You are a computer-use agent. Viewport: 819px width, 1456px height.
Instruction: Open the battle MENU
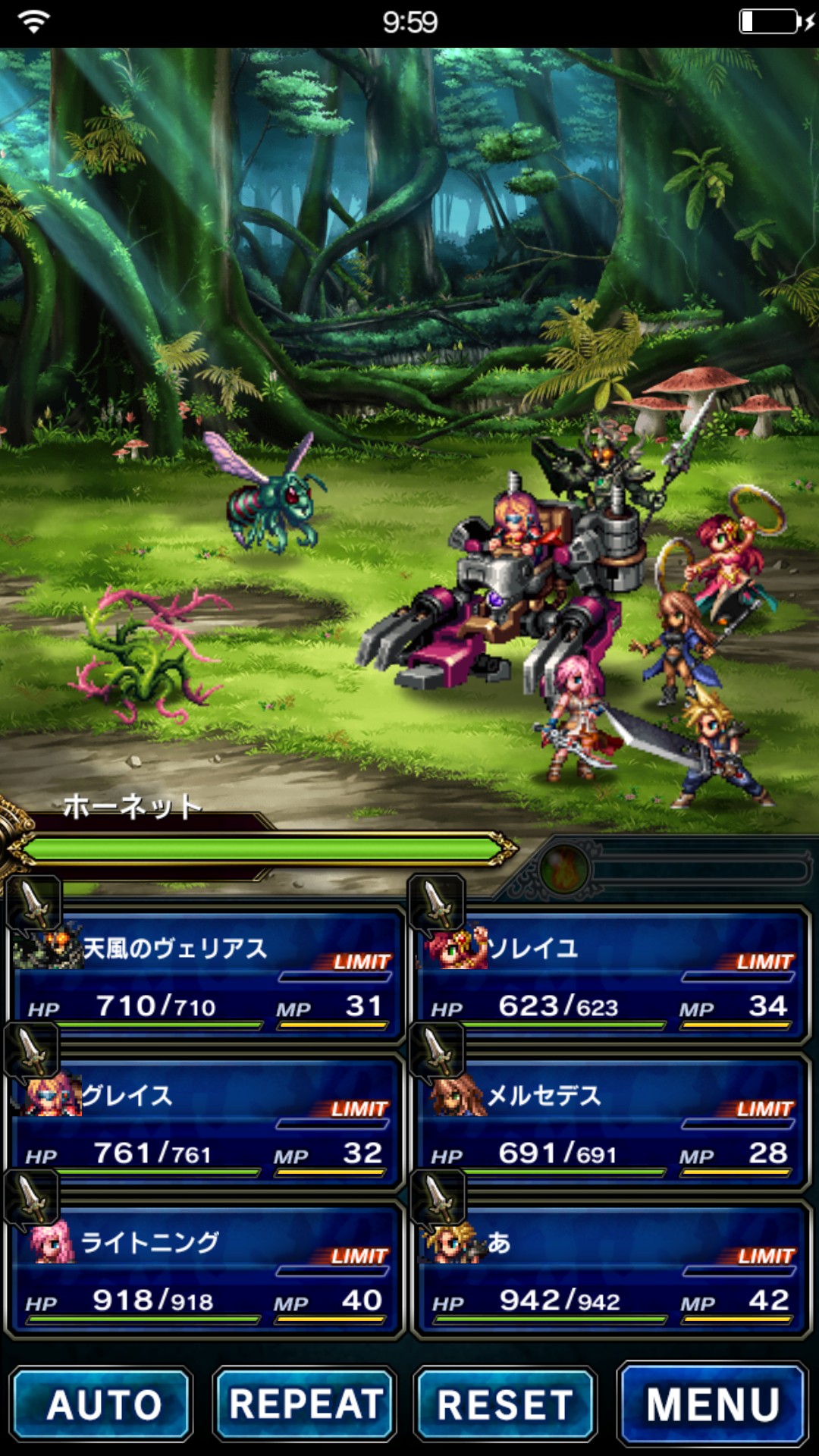point(712,1404)
